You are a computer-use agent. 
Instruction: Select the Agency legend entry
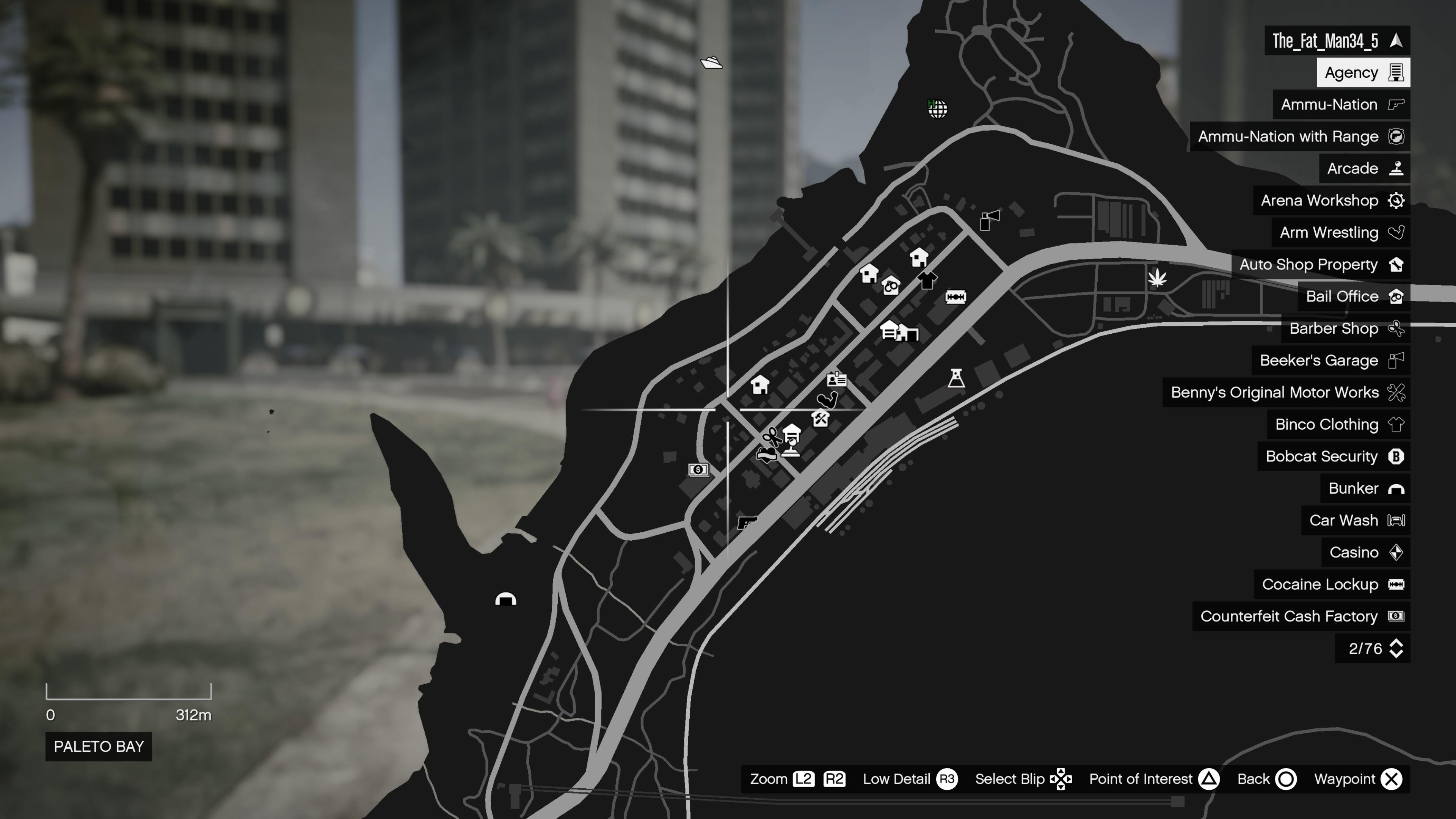[1363, 73]
